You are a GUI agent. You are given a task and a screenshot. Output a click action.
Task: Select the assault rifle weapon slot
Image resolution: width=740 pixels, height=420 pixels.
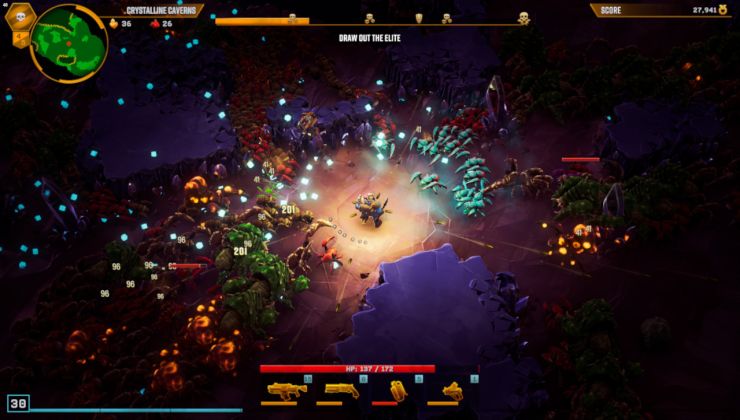click(286, 389)
